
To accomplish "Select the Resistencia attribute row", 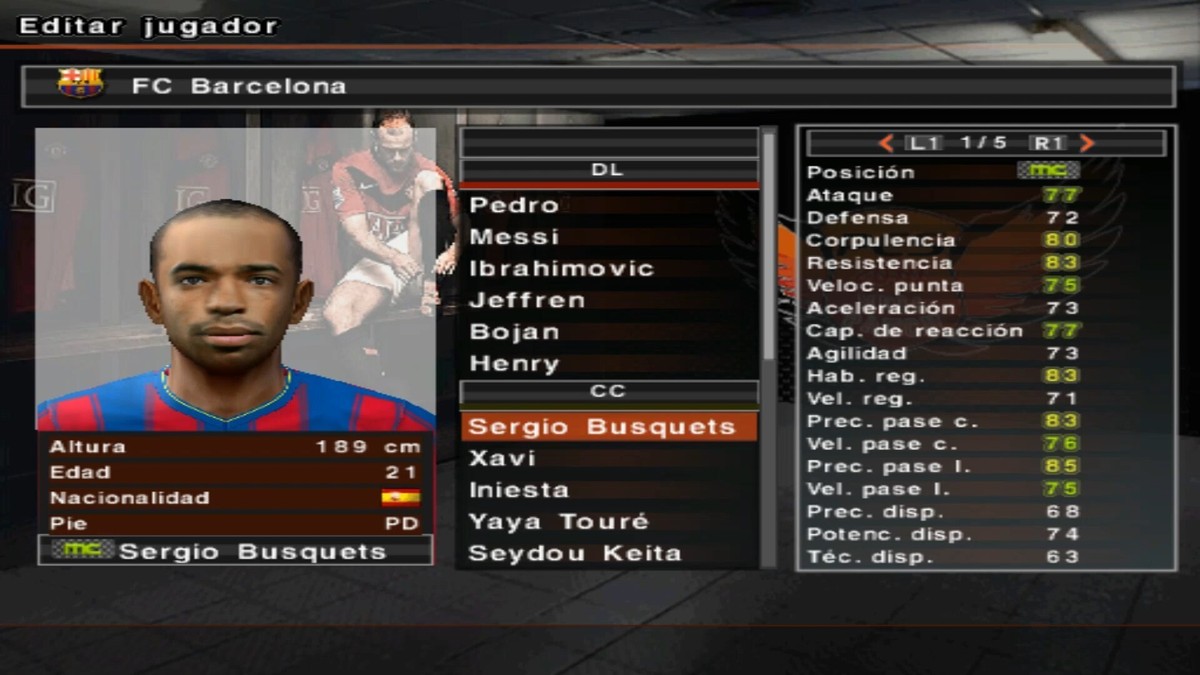I will click(x=943, y=263).
